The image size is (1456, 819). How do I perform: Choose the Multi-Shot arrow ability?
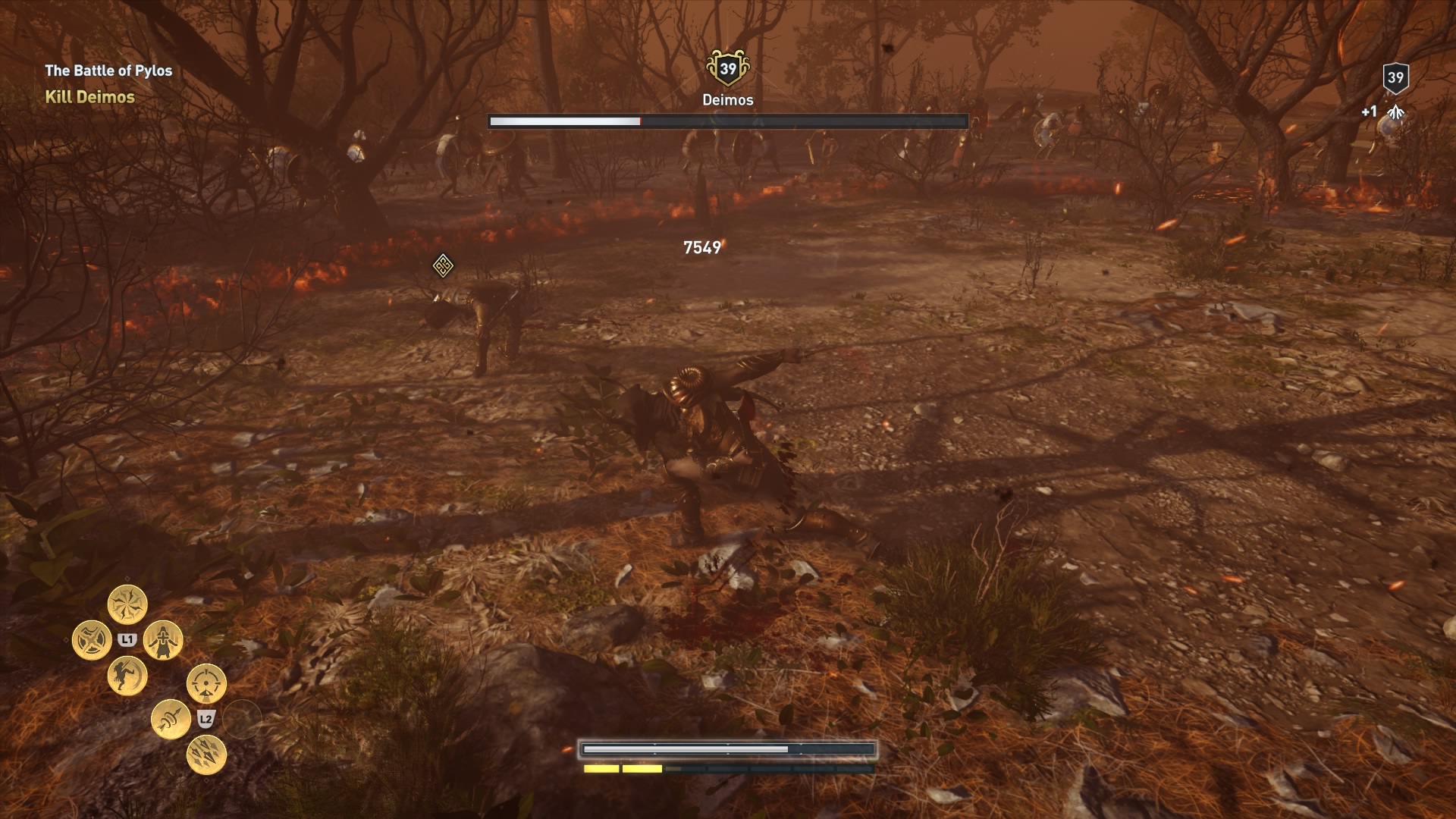point(206,754)
